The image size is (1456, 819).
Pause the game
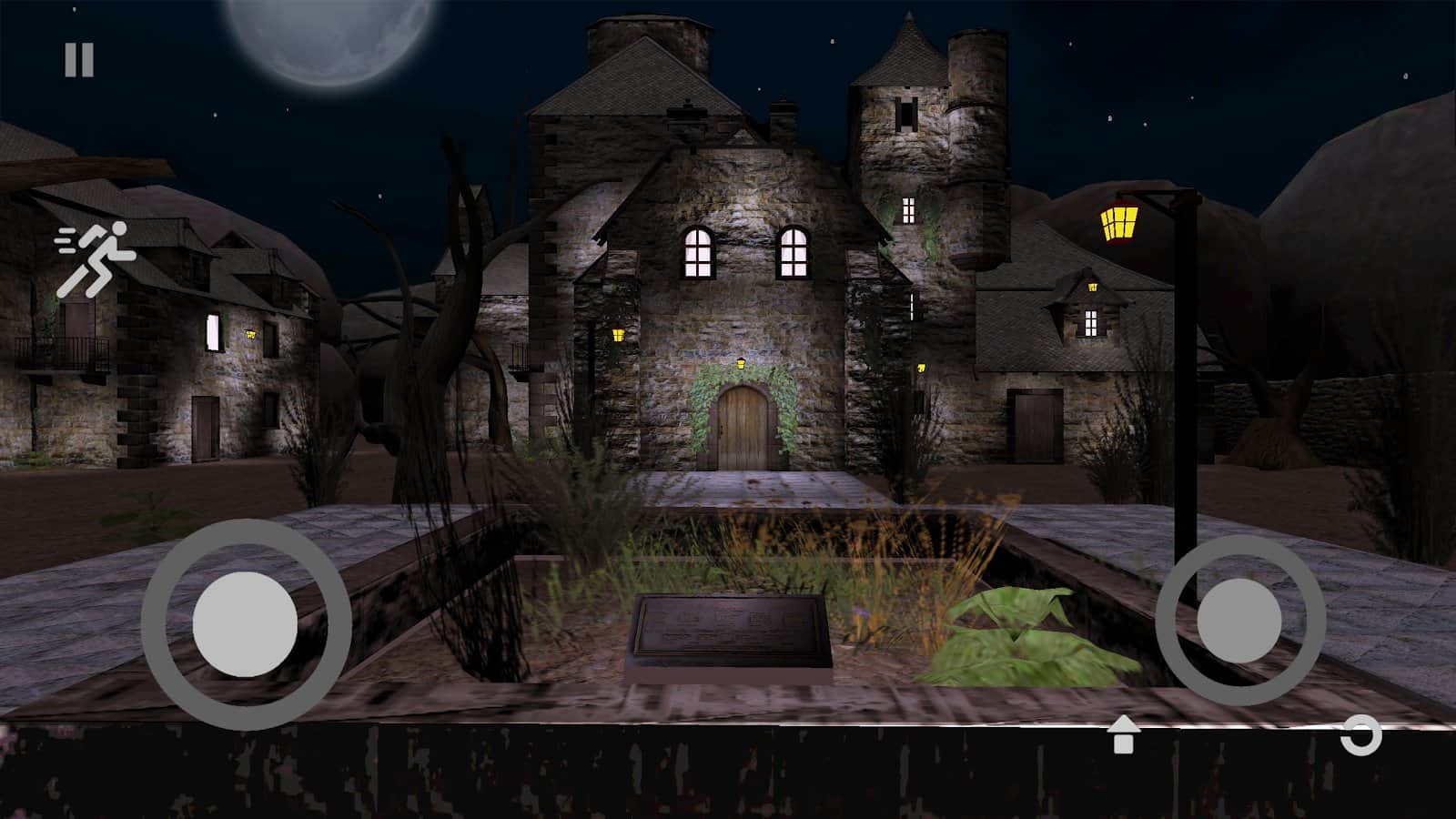point(77,60)
